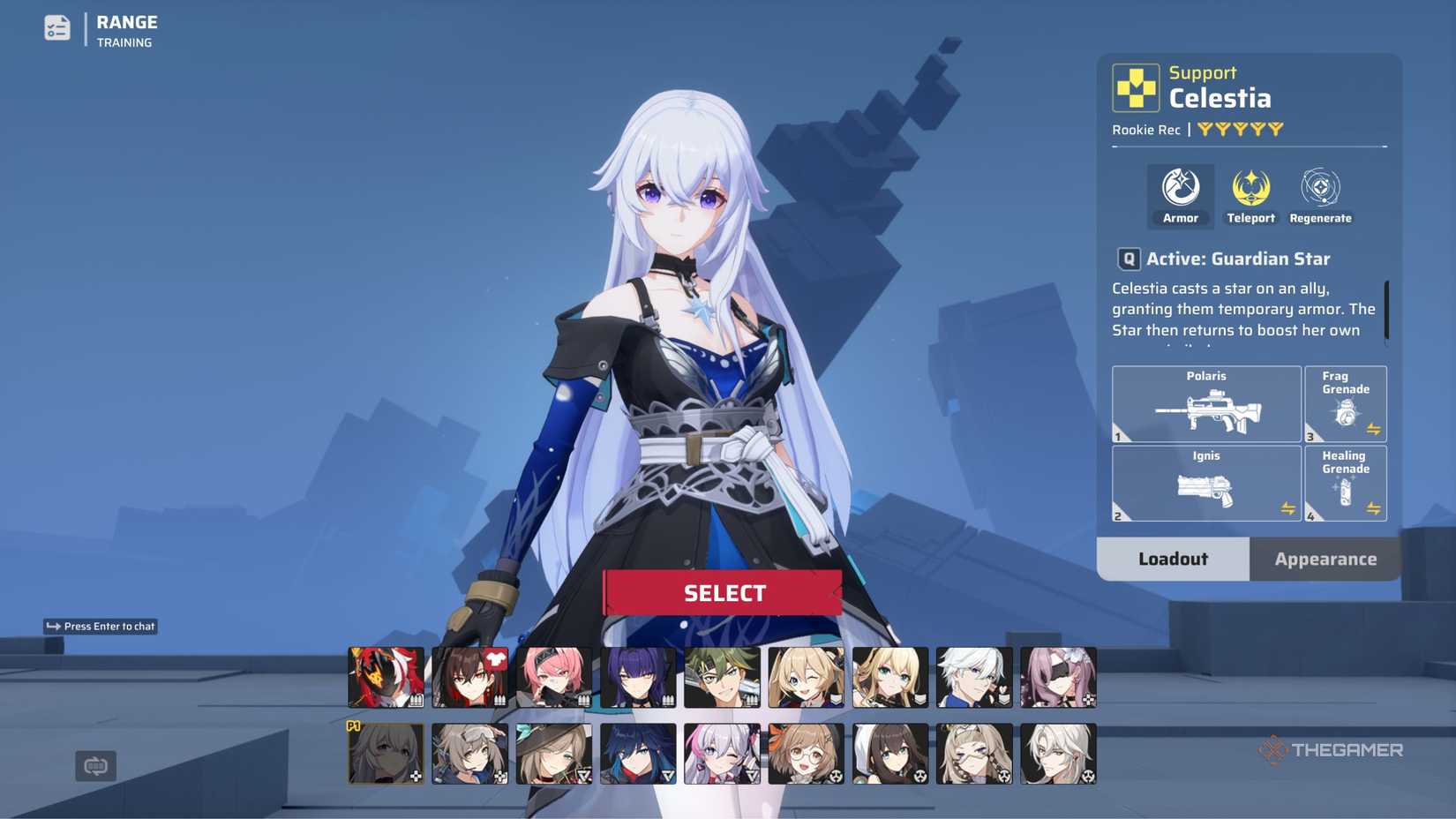
Task: Open the Healing Grenade weapon slot
Action: pyautogui.click(x=1345, y=484)
